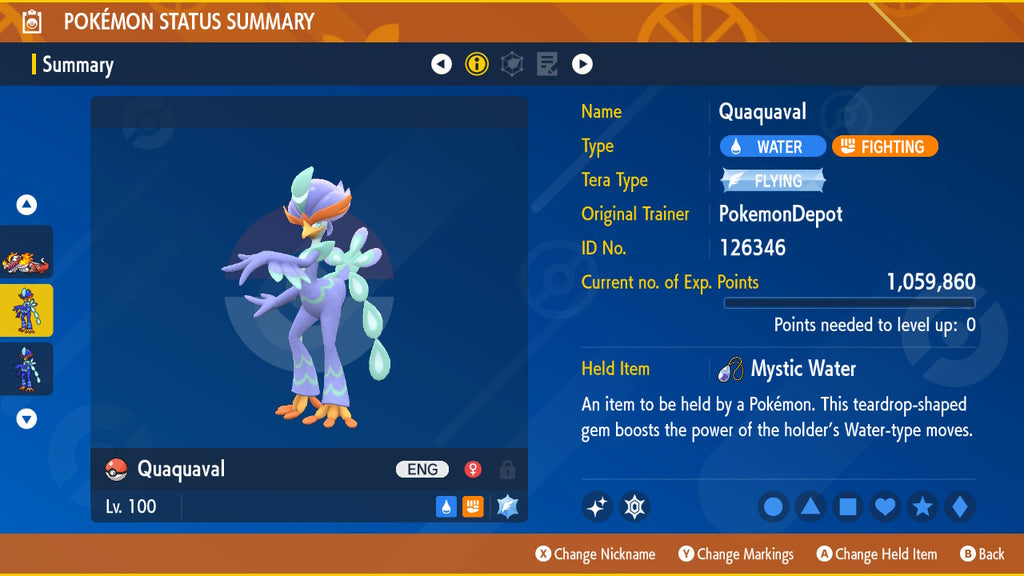
Task: Click the up arrow above party list
Action: point(27,205)
